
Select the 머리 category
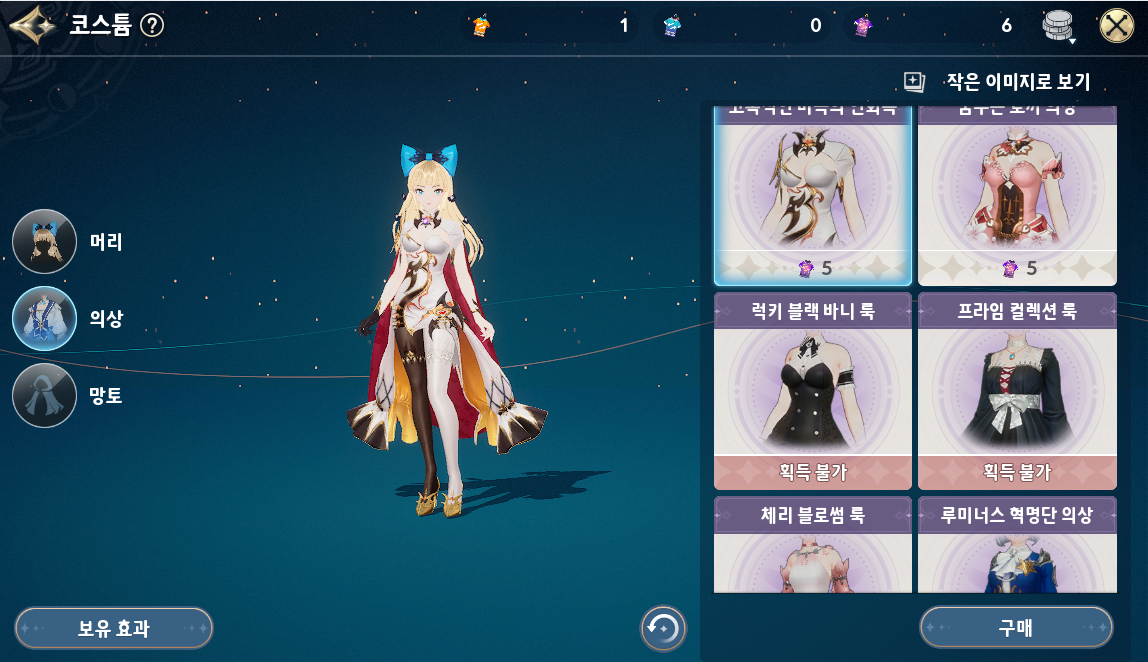pos(45,242)
